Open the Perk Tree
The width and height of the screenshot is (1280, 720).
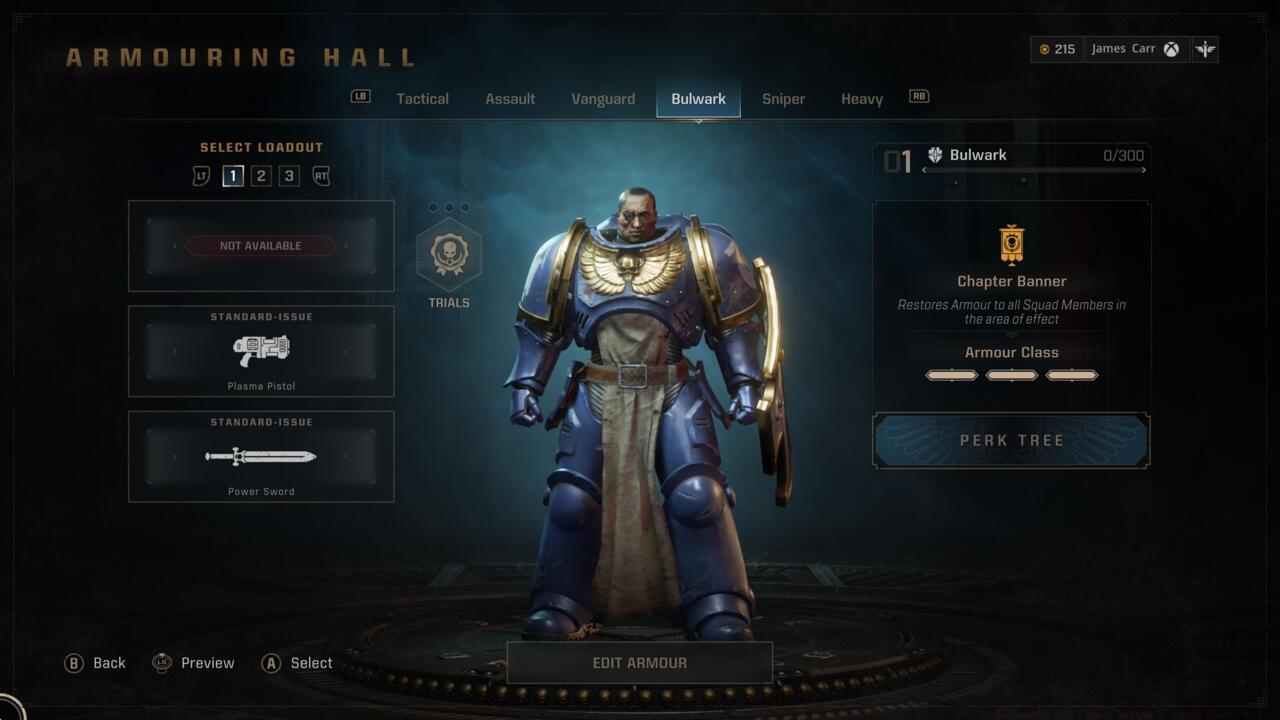pyautogui.click(x=1011, y=440)
